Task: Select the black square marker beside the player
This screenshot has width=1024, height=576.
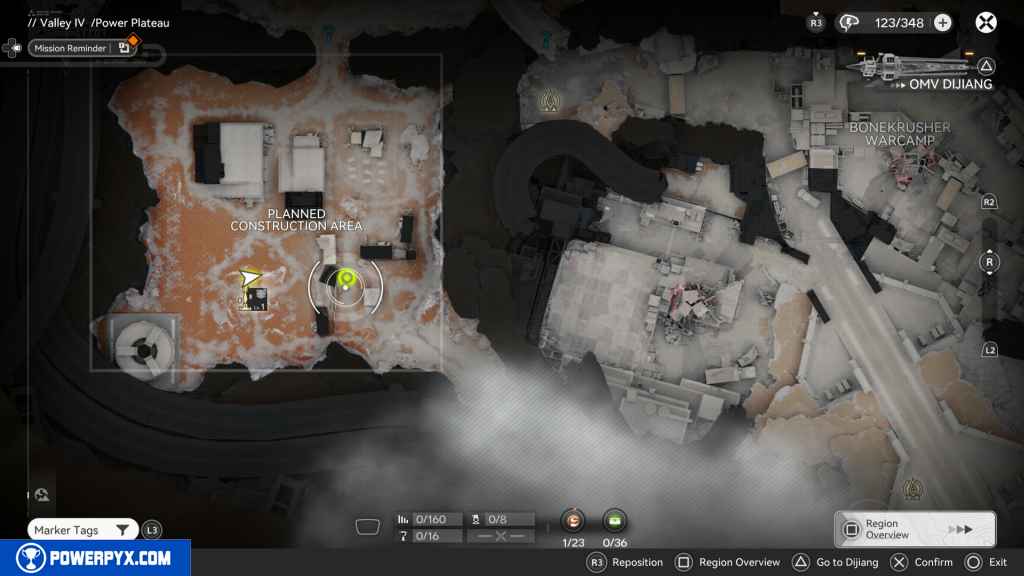Action: point(257,298)
